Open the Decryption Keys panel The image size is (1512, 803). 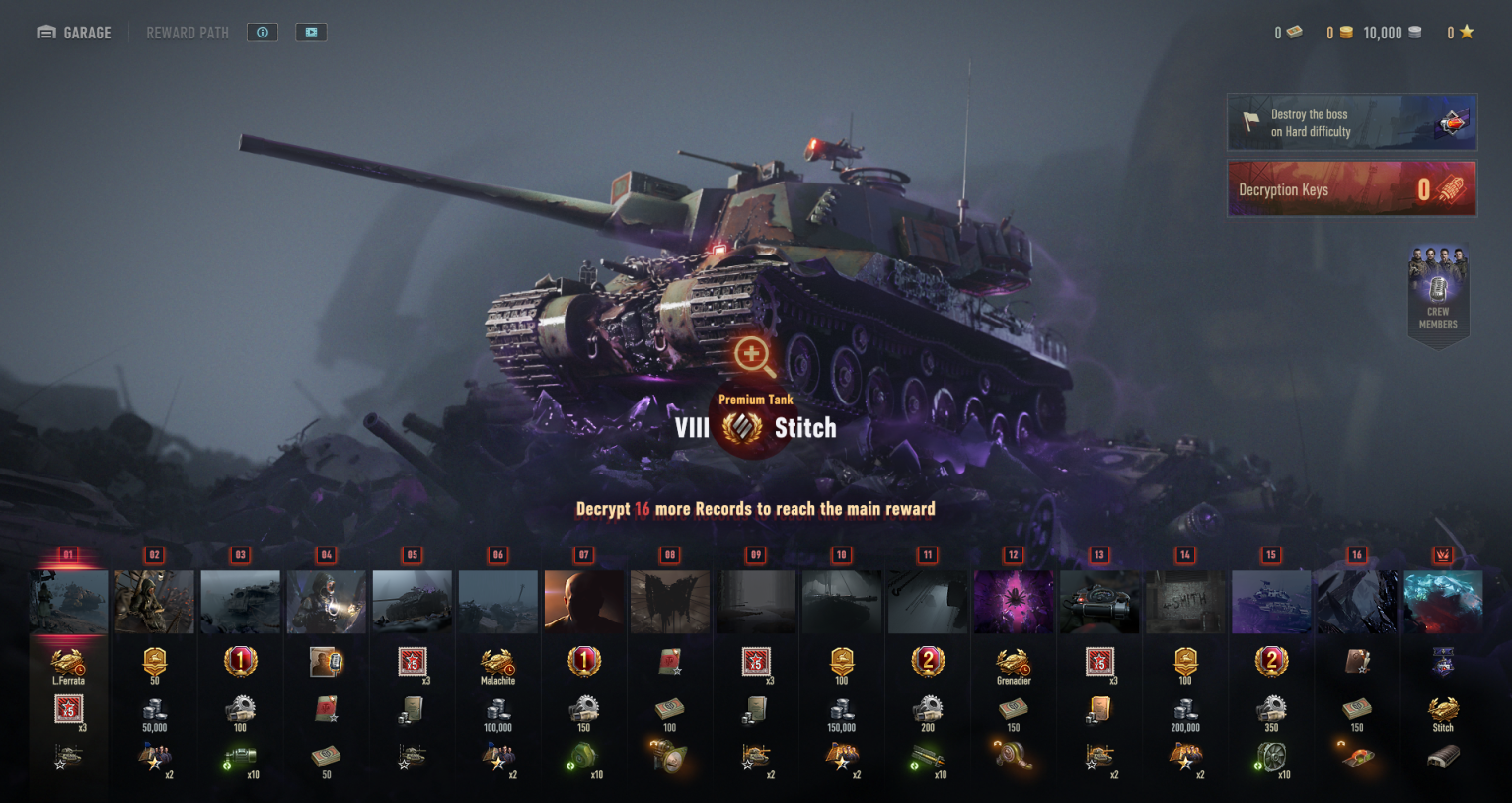click(1351, 188)
